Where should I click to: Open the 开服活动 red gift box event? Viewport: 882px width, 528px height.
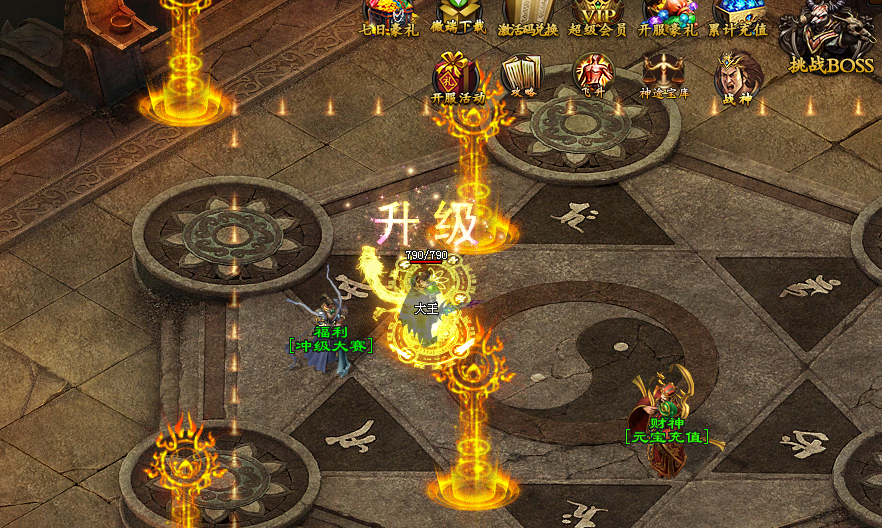pyautogui.click(x=456, y=77)
